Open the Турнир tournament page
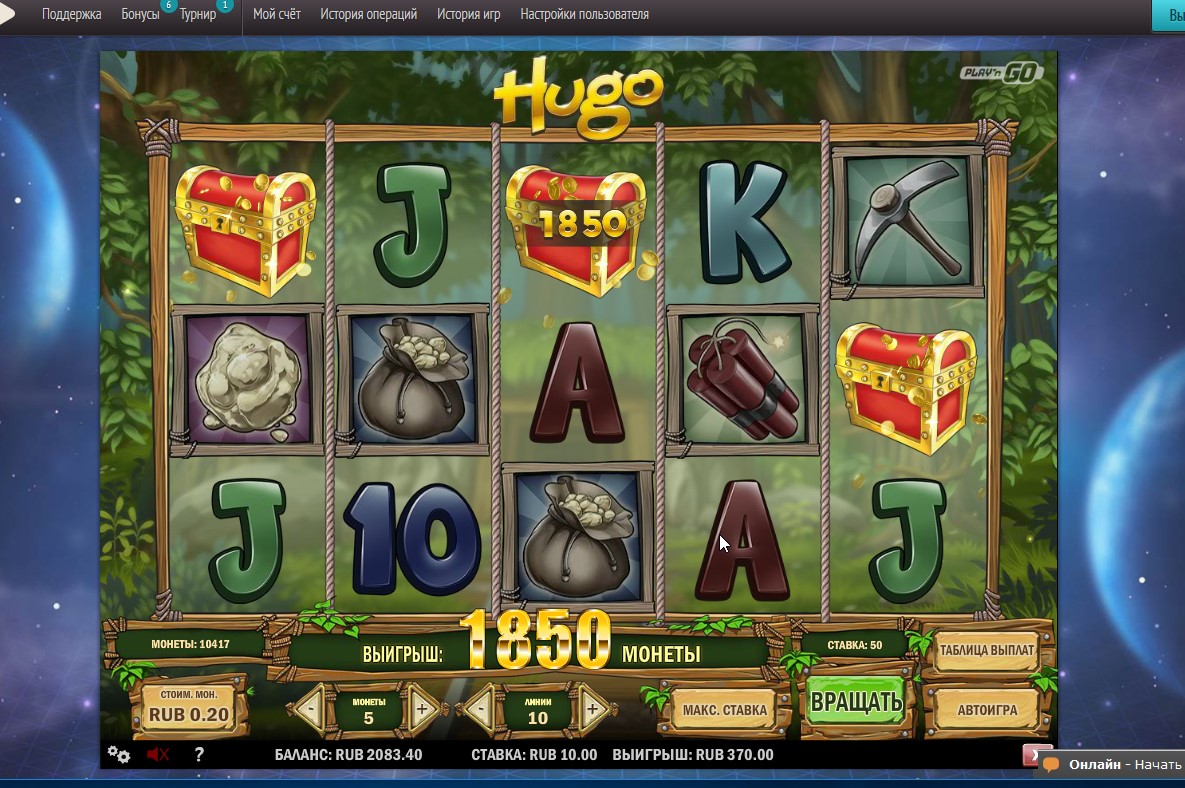This screenshot has width=1185, height=788. pos(198,15)
